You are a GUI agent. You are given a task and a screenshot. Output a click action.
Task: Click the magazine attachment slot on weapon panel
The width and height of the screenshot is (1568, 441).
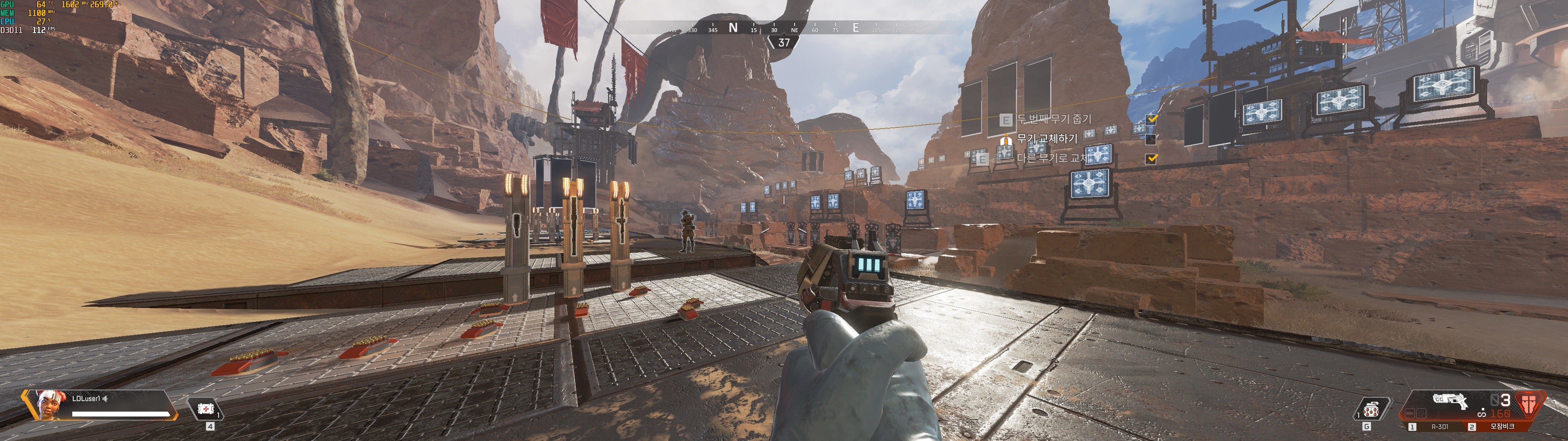click(1410, 414)
